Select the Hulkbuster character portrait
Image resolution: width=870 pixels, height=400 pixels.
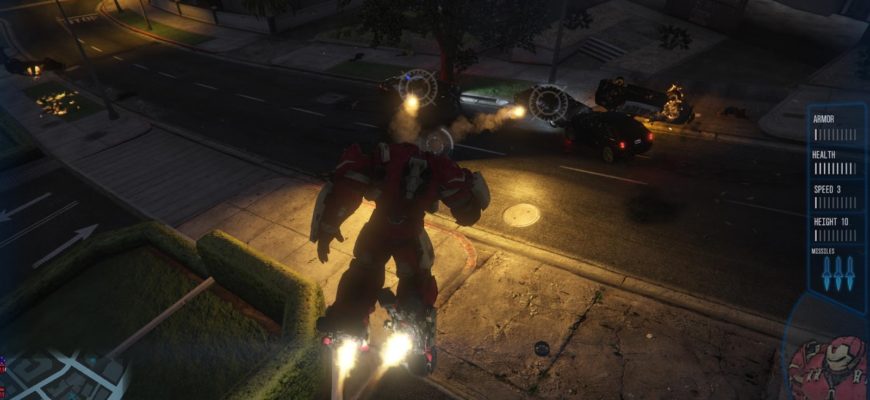(826, 368)
